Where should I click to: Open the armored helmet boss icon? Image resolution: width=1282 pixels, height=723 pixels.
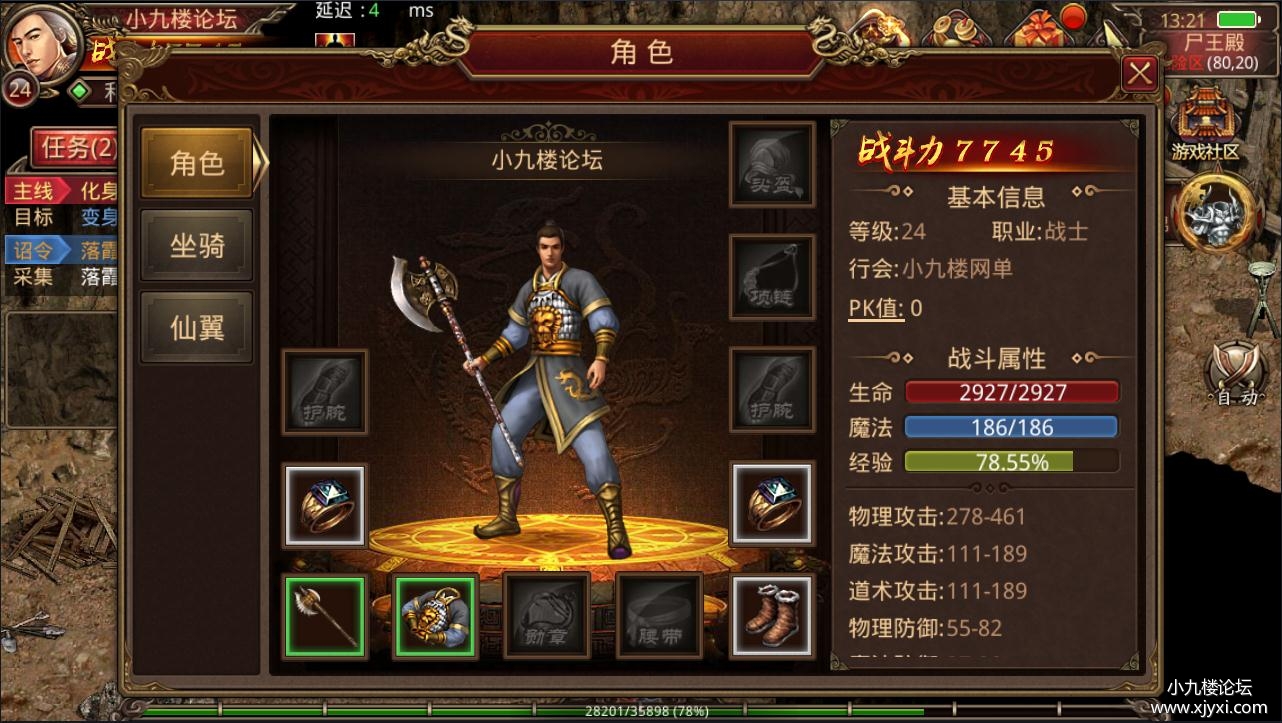(x=1216, y=213)
